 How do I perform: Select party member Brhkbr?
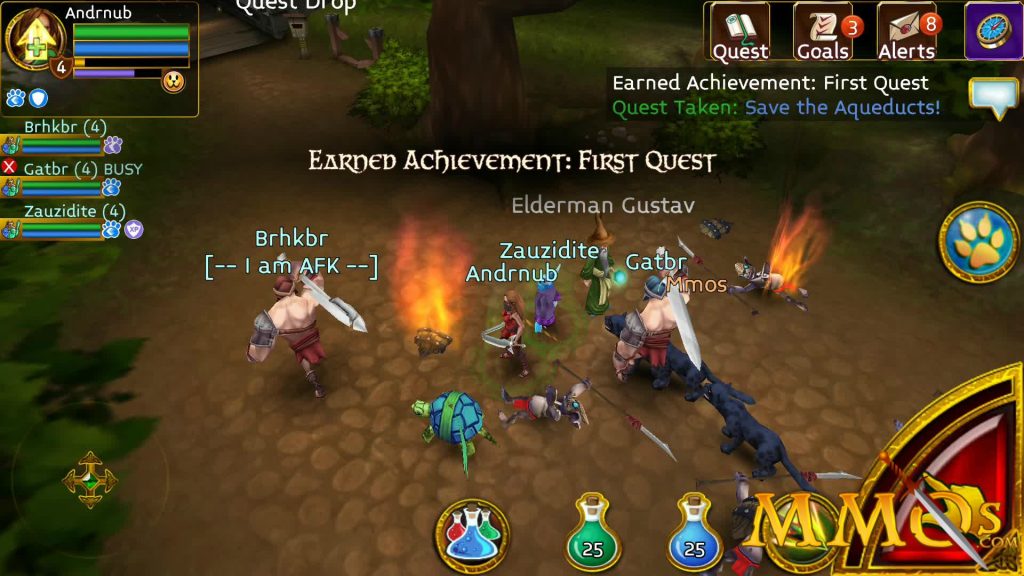pos(62,137)
